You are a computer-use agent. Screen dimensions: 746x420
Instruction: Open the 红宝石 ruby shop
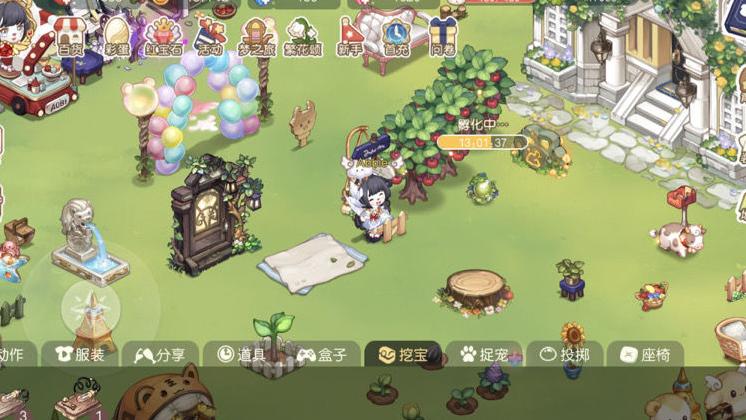[162, 36]
